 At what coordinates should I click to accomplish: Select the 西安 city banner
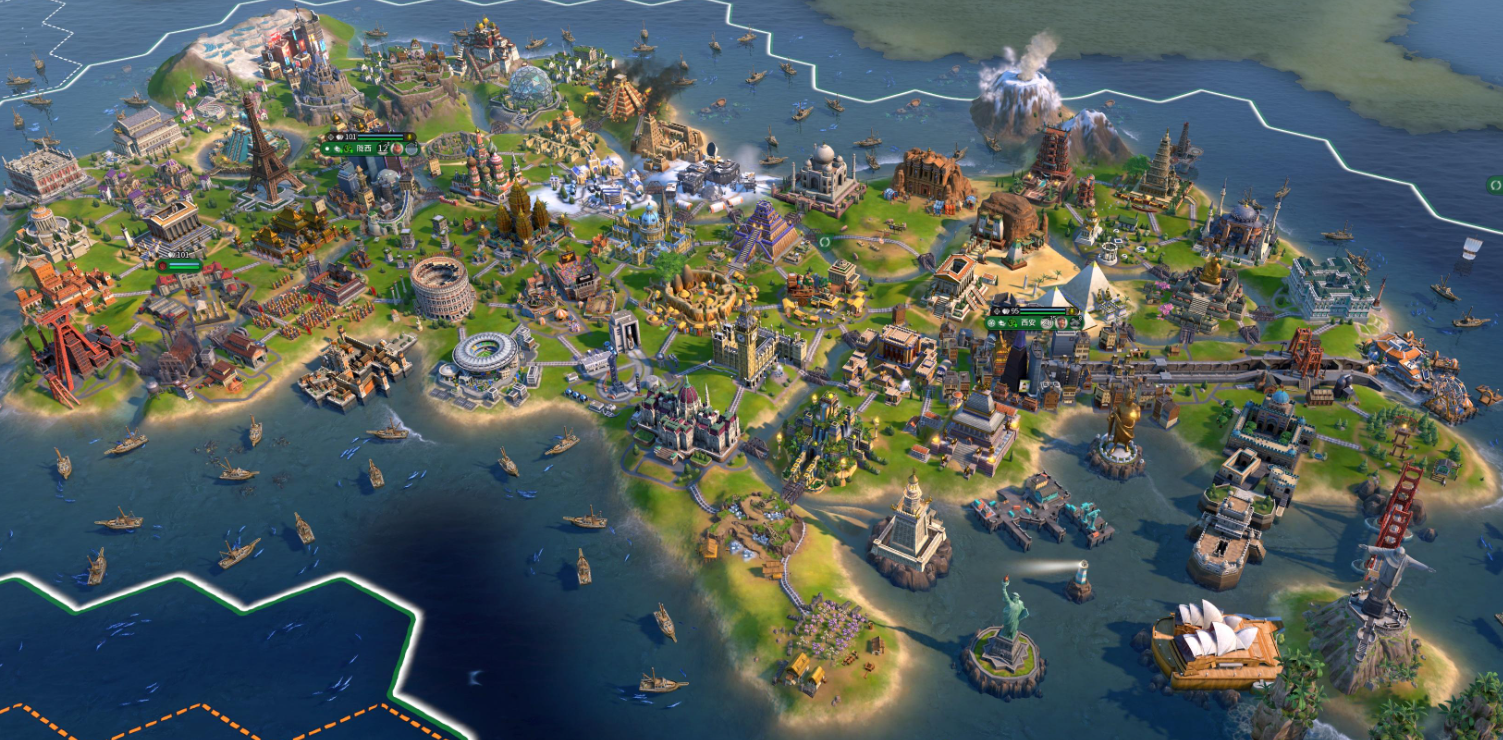[x=1028, y=323]
